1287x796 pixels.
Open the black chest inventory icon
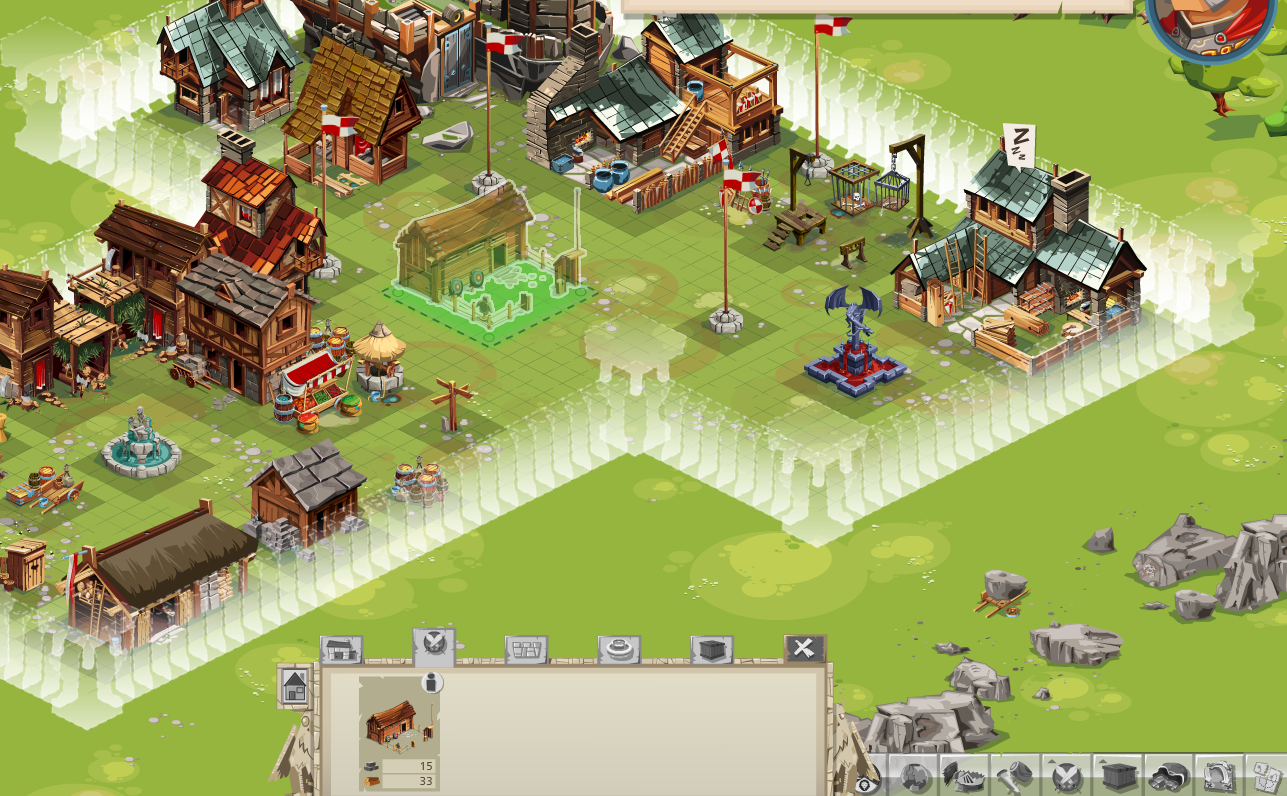[x=1119, y=779]
